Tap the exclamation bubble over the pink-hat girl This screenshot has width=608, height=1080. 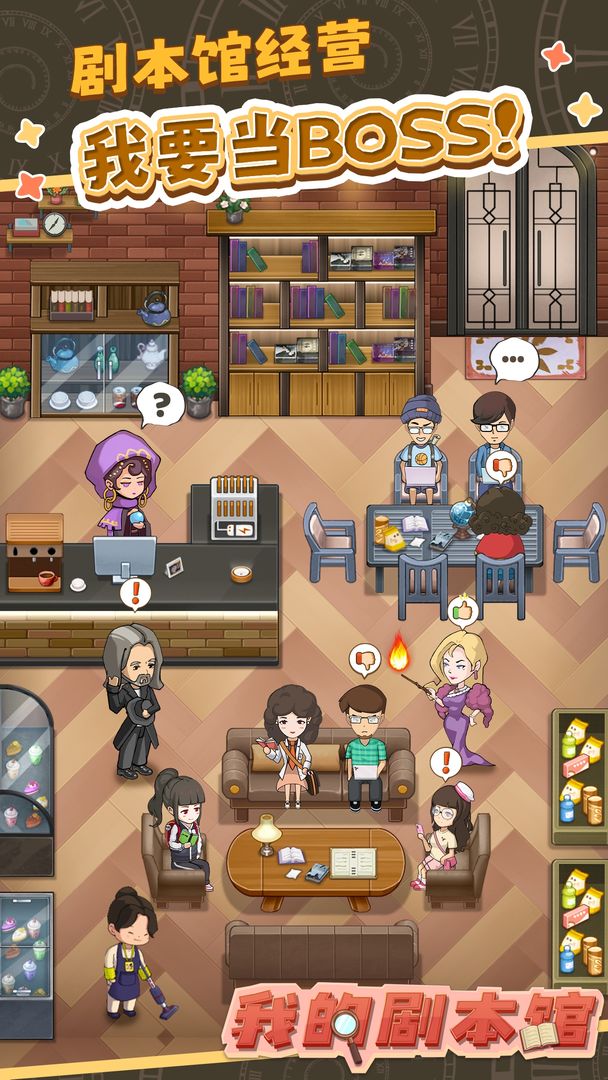(x=446, y=763)
